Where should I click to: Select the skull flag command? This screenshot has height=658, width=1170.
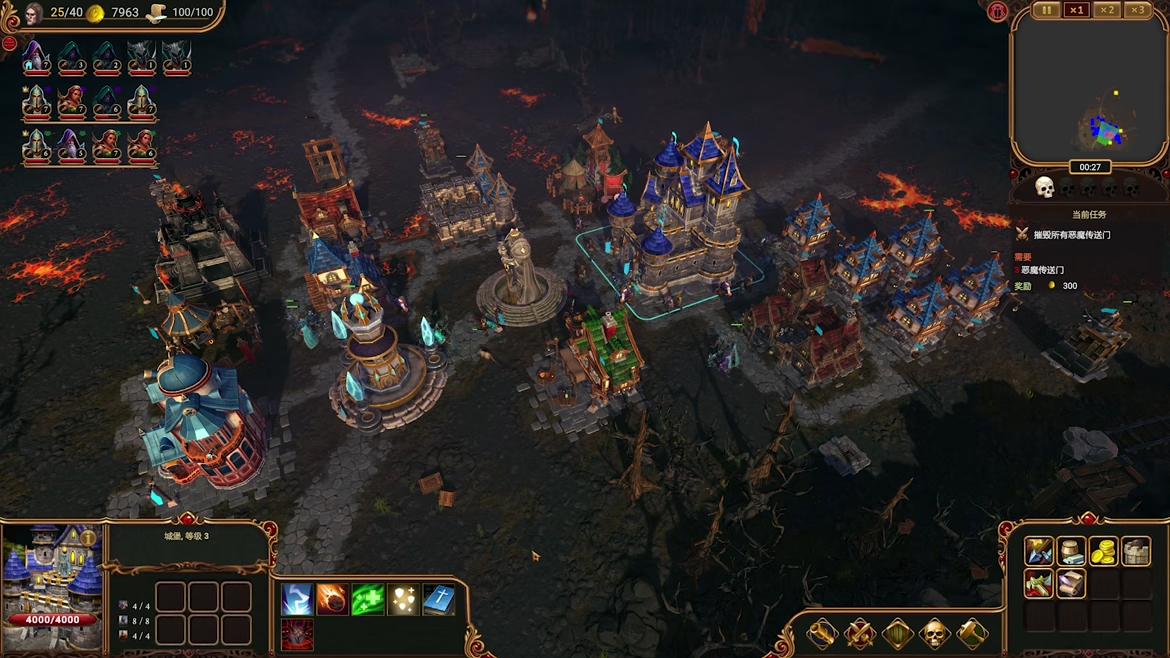(x=934, y=633)
